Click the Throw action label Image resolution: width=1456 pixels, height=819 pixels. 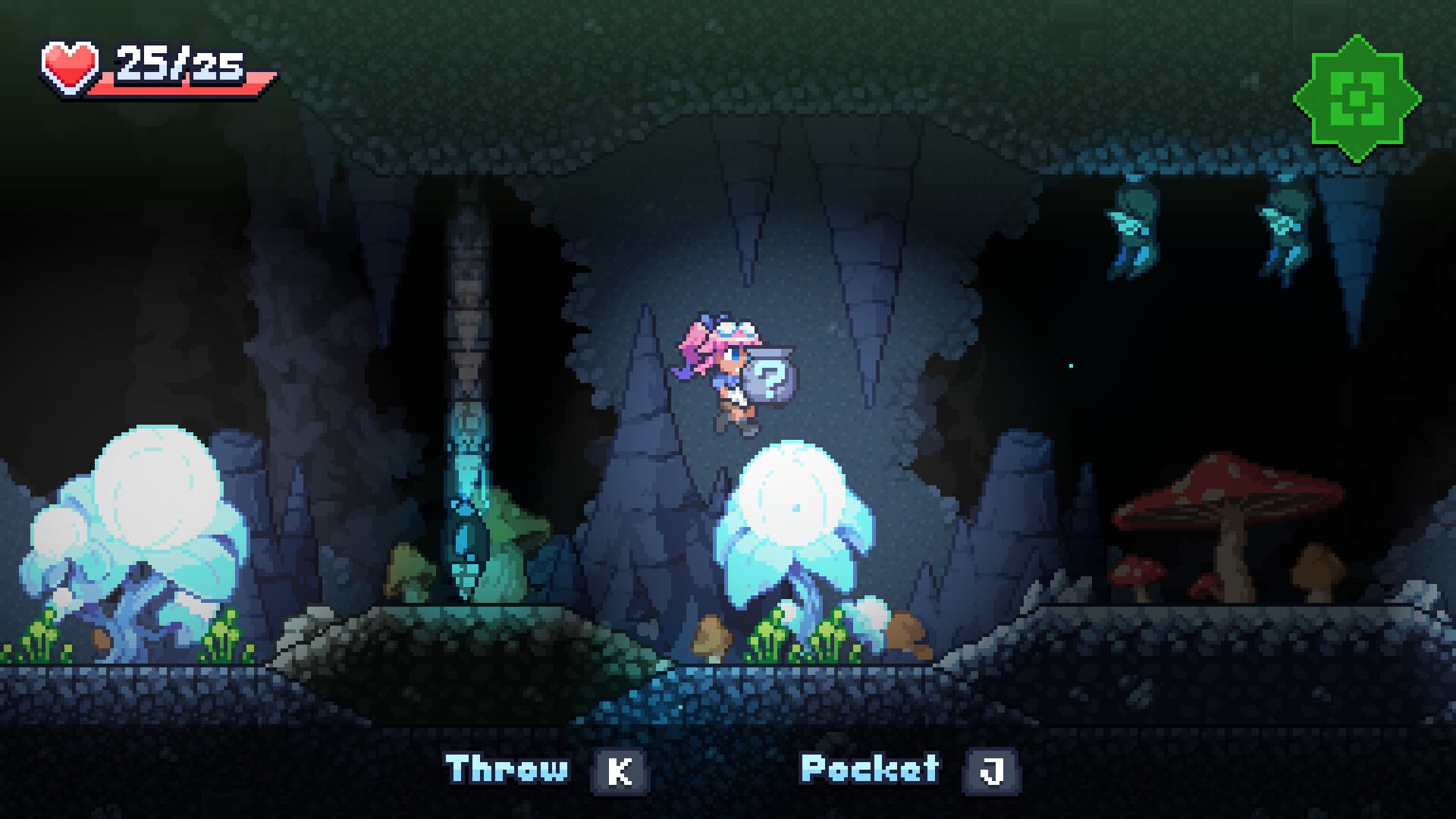(507, 768)
